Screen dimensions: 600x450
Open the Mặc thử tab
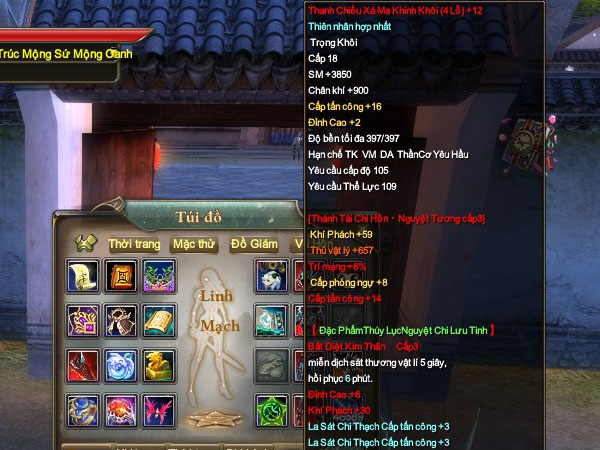[193, 244]
